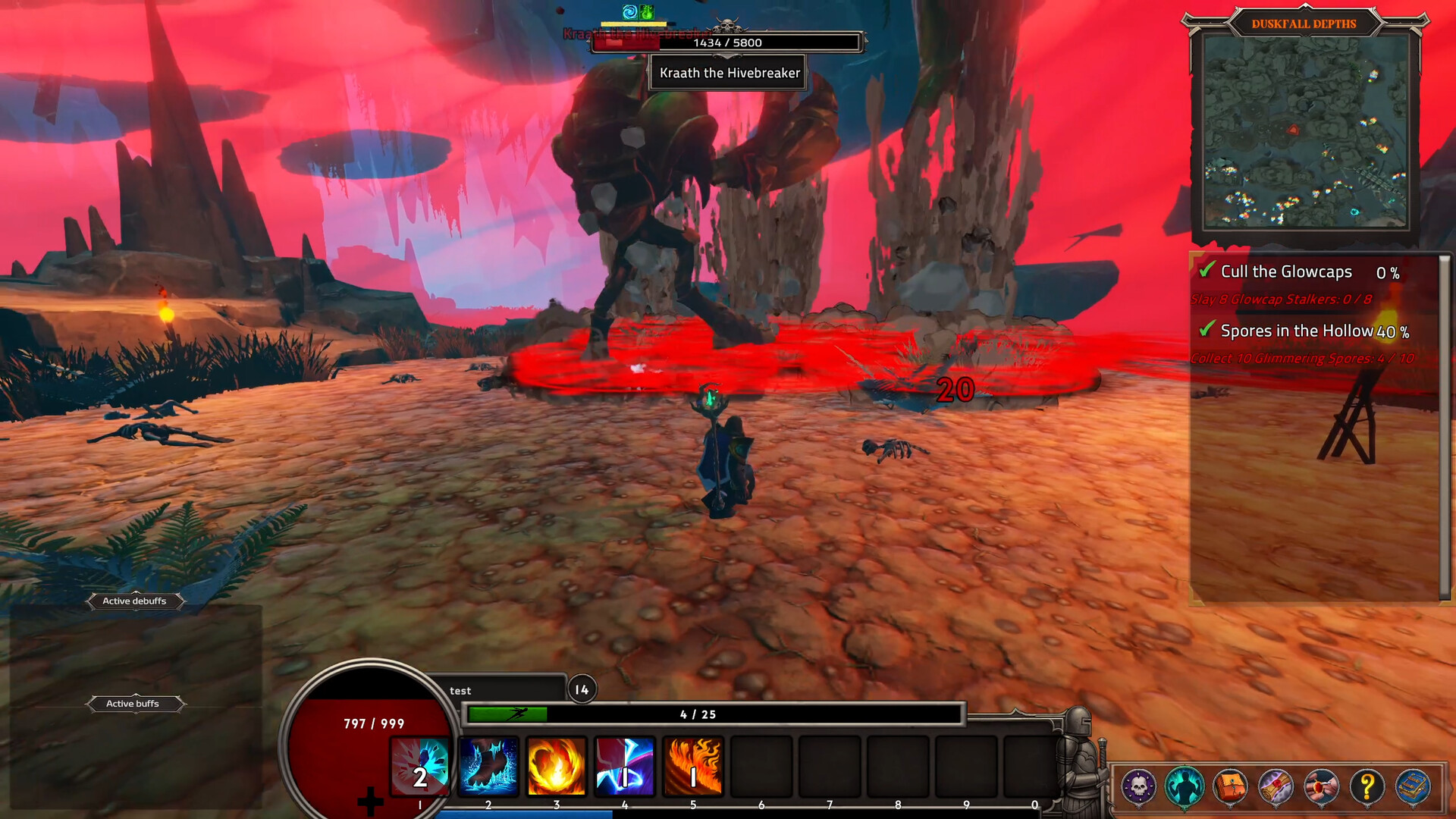Viewport: 1456px width, 819px height.
Task: Open the orange leather bag inventory
Action: tap(1230, 787)
